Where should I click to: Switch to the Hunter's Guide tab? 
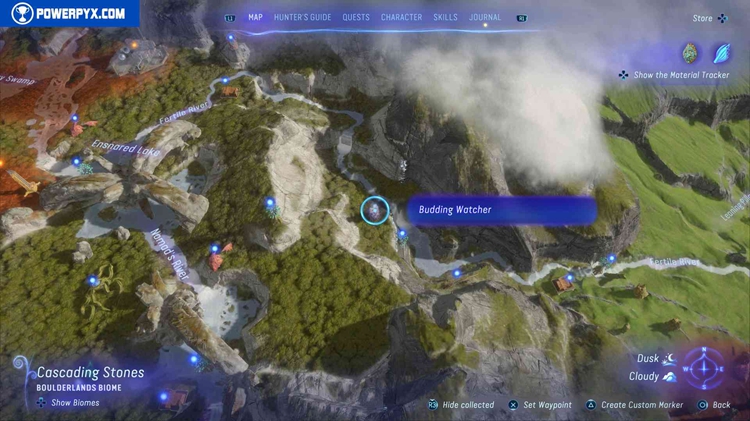302,17
